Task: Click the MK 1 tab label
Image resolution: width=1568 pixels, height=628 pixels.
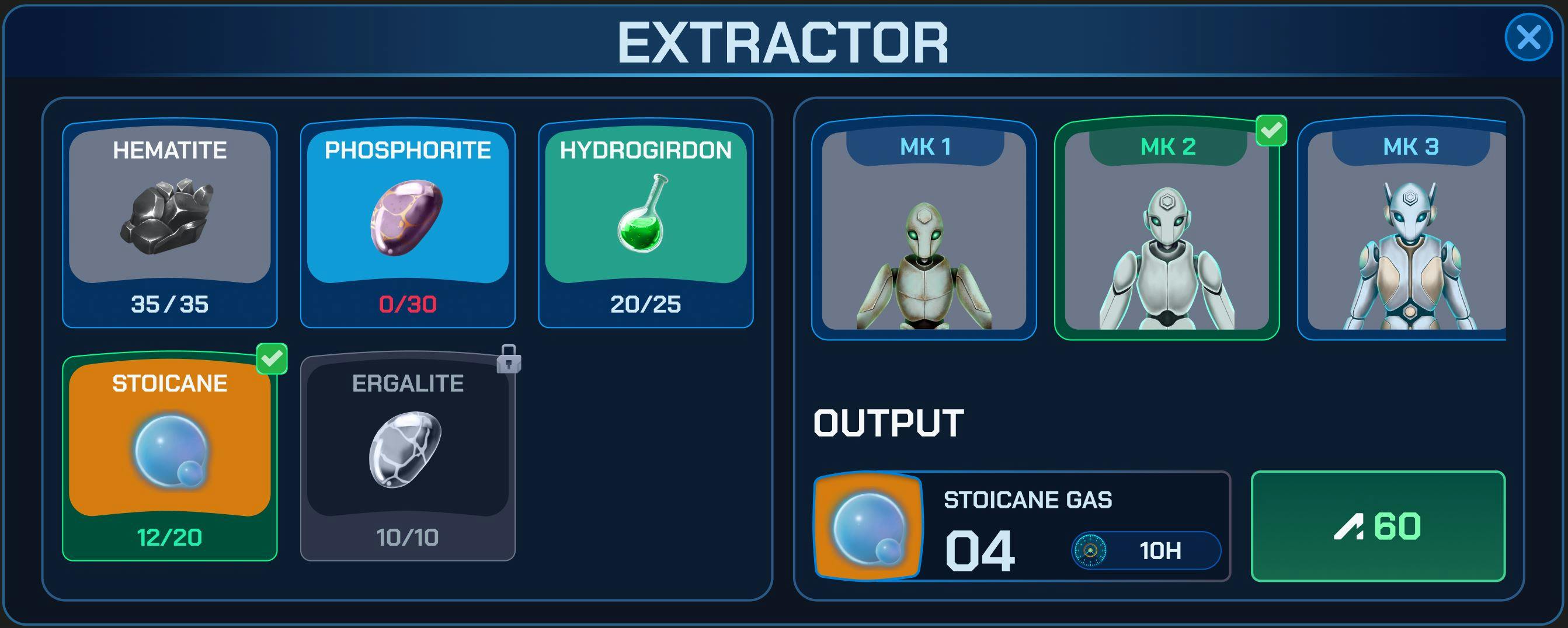Action: coord(925,146)
